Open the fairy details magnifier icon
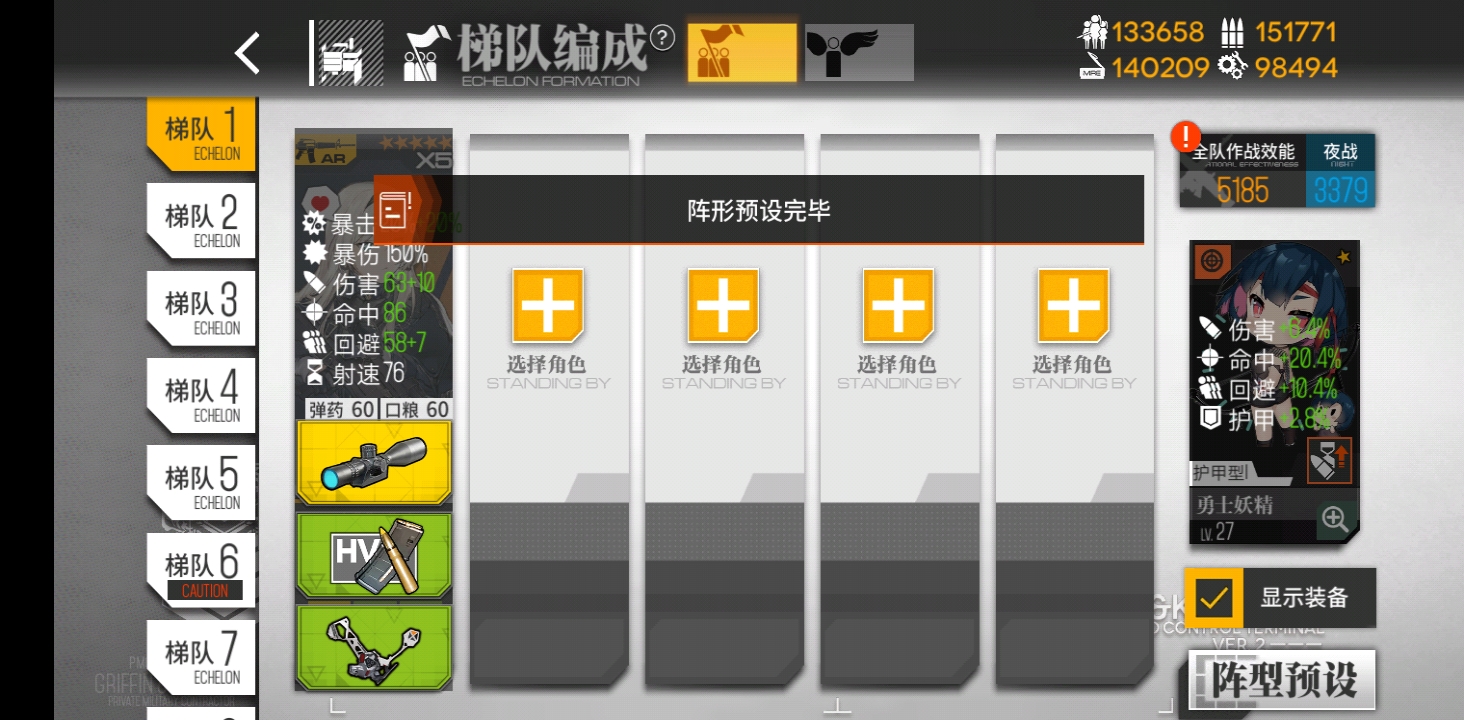Screen dimensions: 1464x720 (1337, 520)
